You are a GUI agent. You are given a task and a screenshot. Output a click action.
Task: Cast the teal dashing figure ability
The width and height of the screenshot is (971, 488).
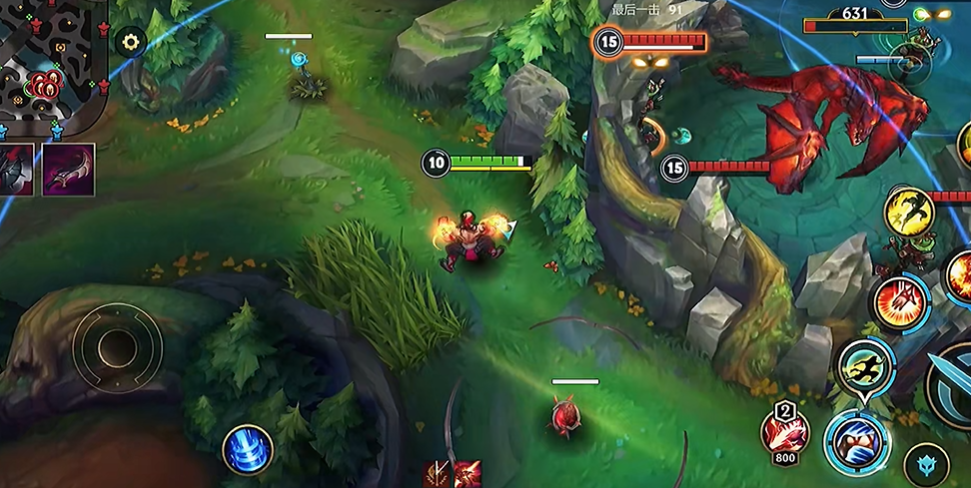864,367
